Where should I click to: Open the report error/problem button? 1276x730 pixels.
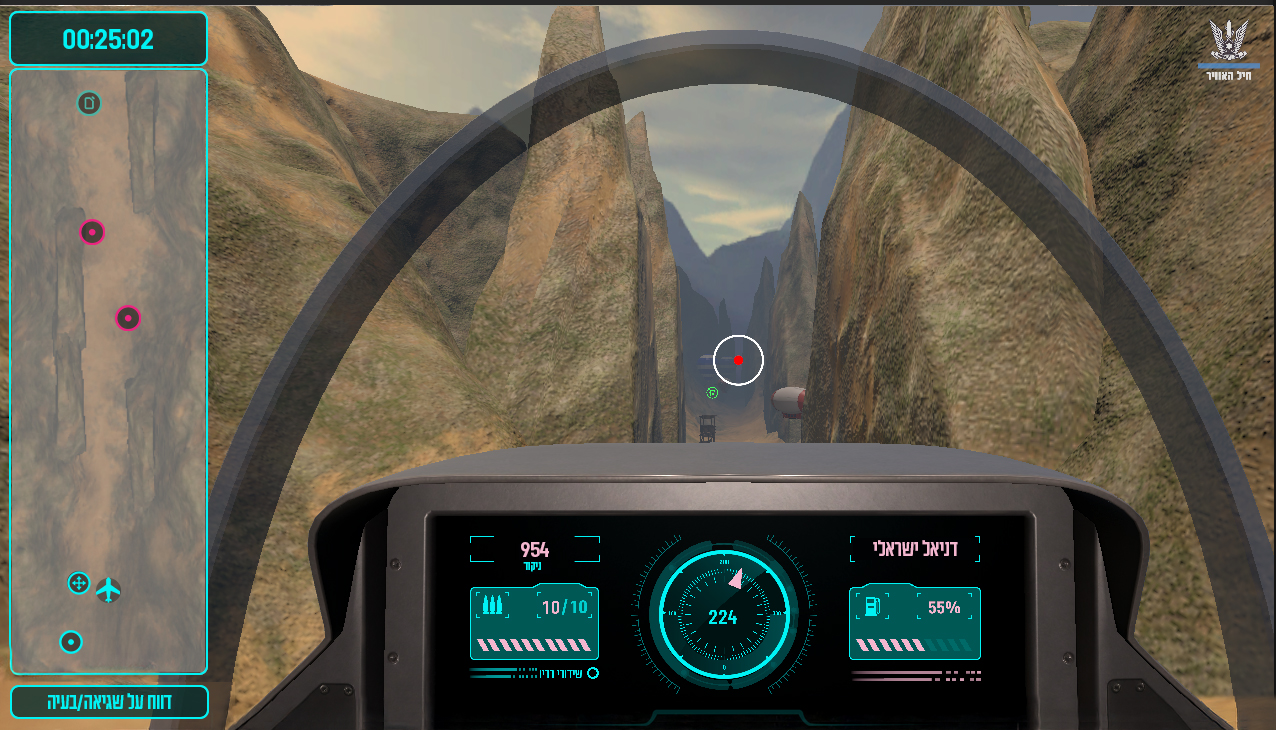(109, 702)
